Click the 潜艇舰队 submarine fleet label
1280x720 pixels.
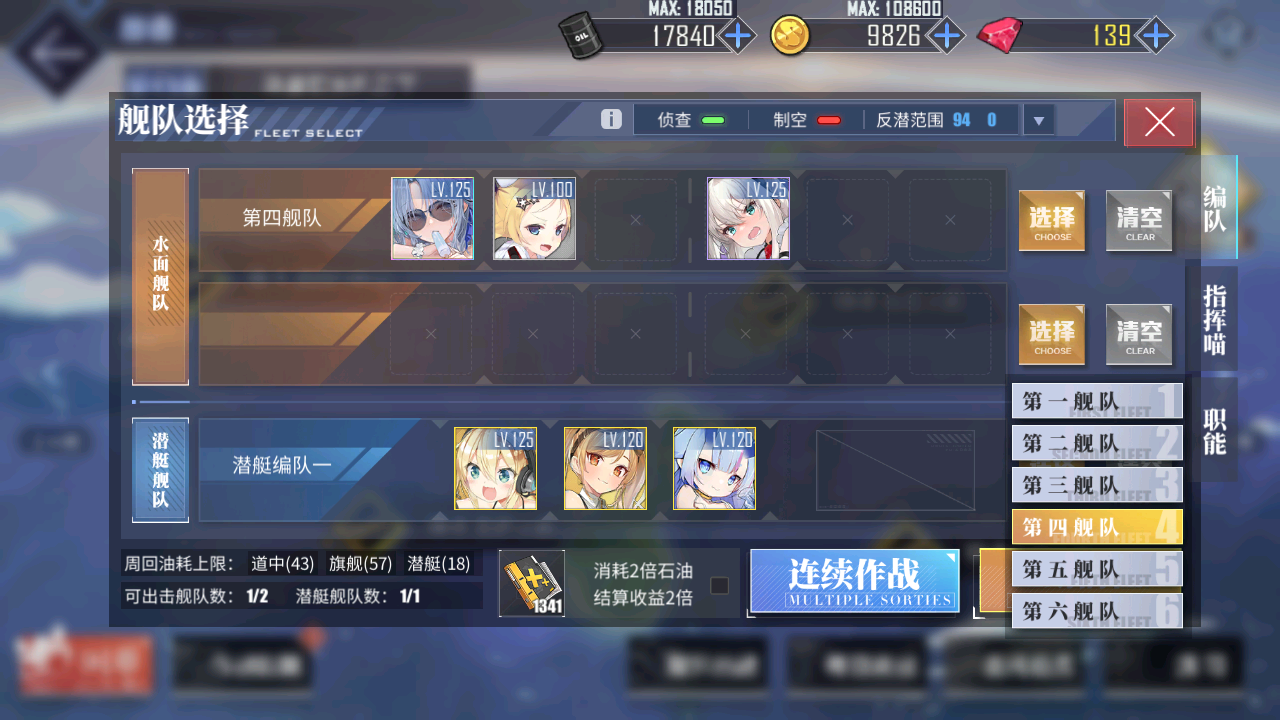point(160,469)
